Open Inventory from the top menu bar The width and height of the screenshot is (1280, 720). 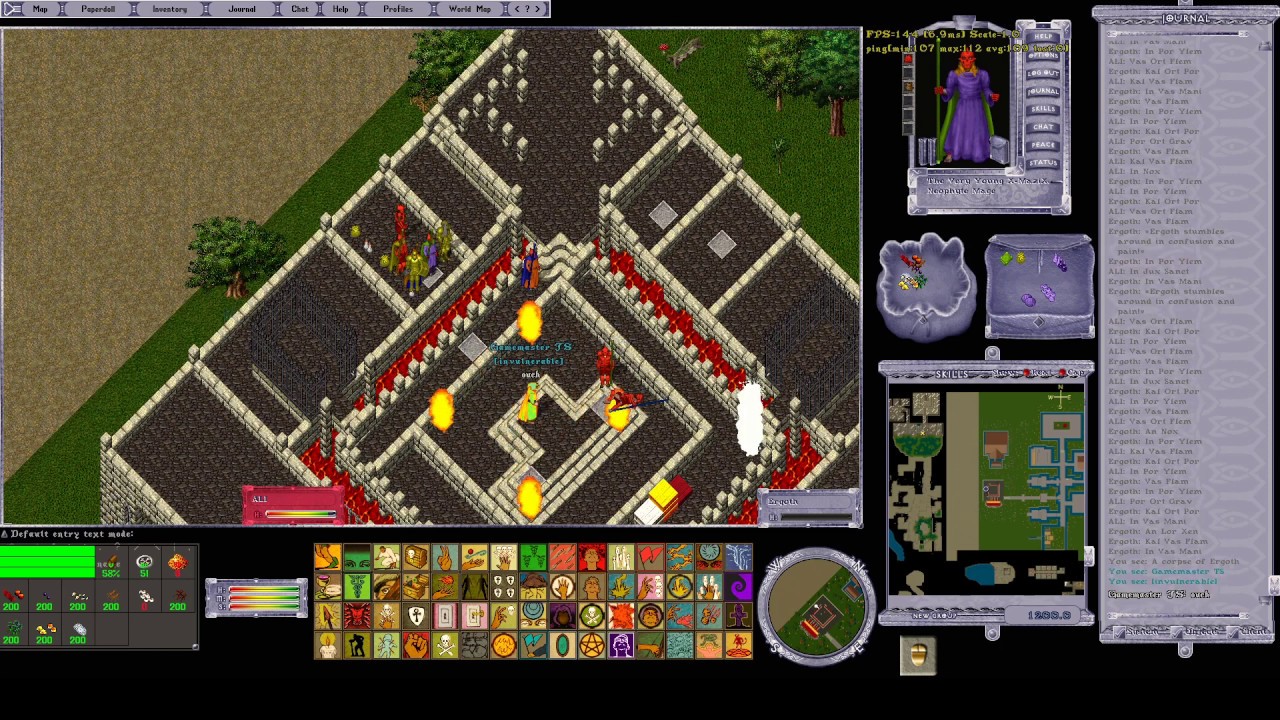click(x=169, y=9)
